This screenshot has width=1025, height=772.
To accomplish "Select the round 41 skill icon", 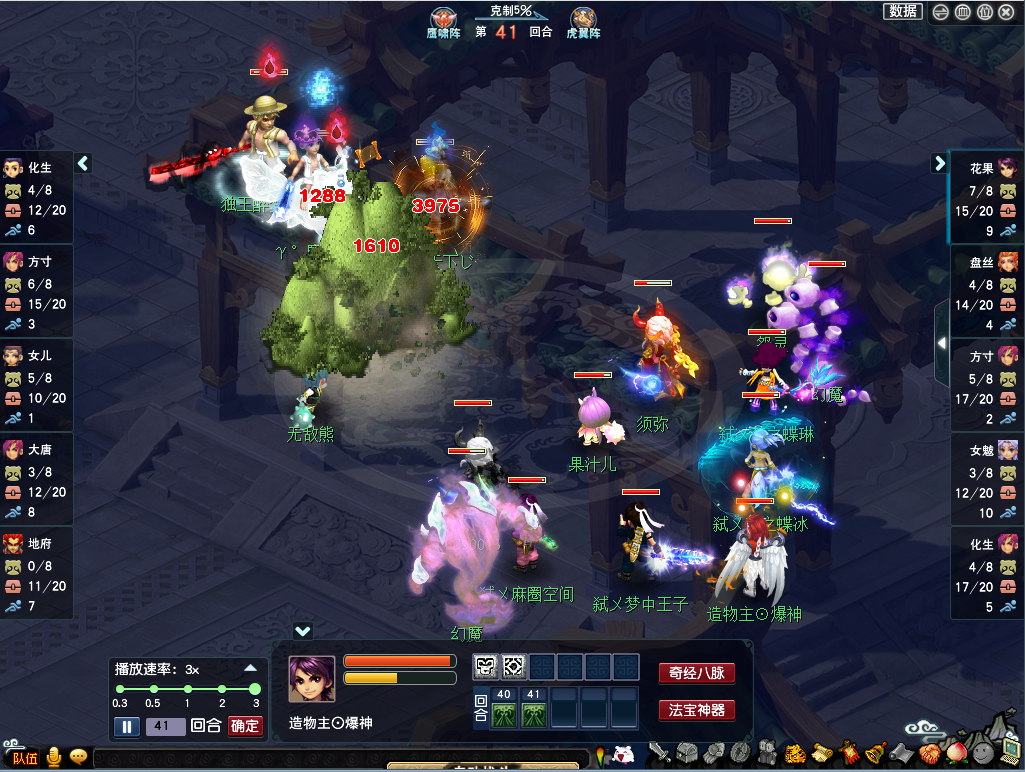I will tap(533, 713).
